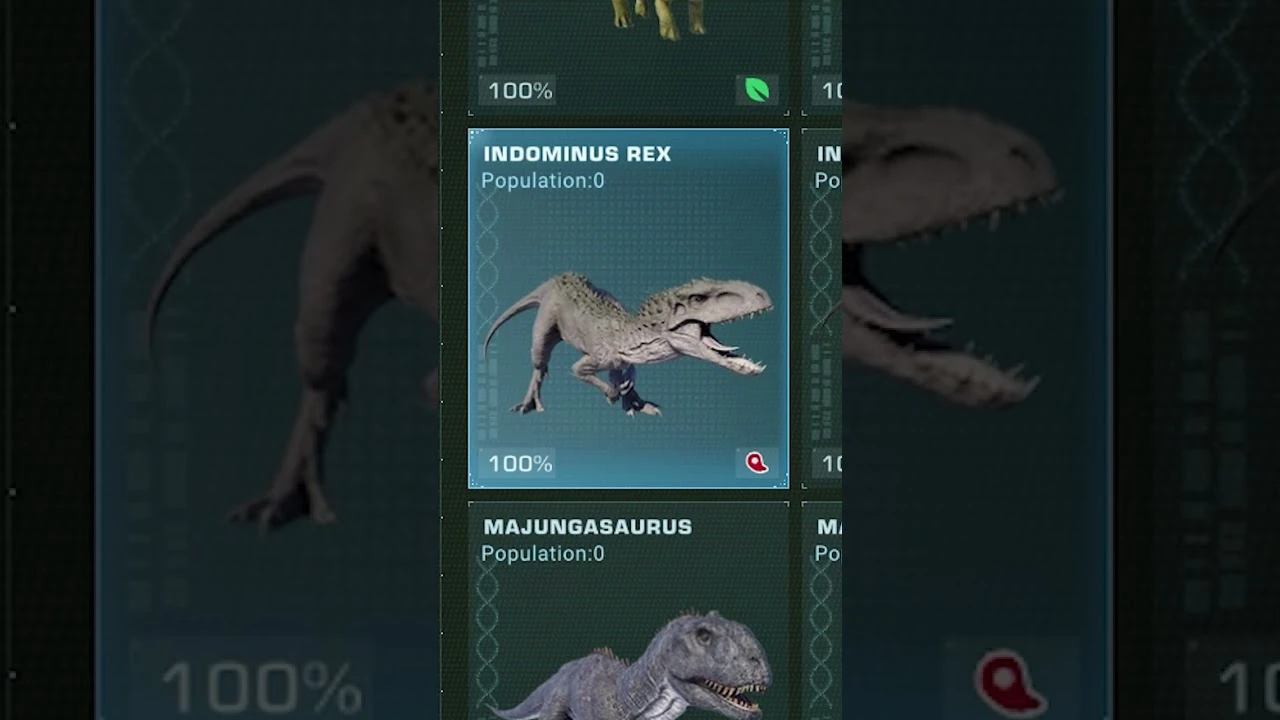Click the Population:0 text under Indominus Rex
The width and height of the screenshot is (1280, 720).
541,181
